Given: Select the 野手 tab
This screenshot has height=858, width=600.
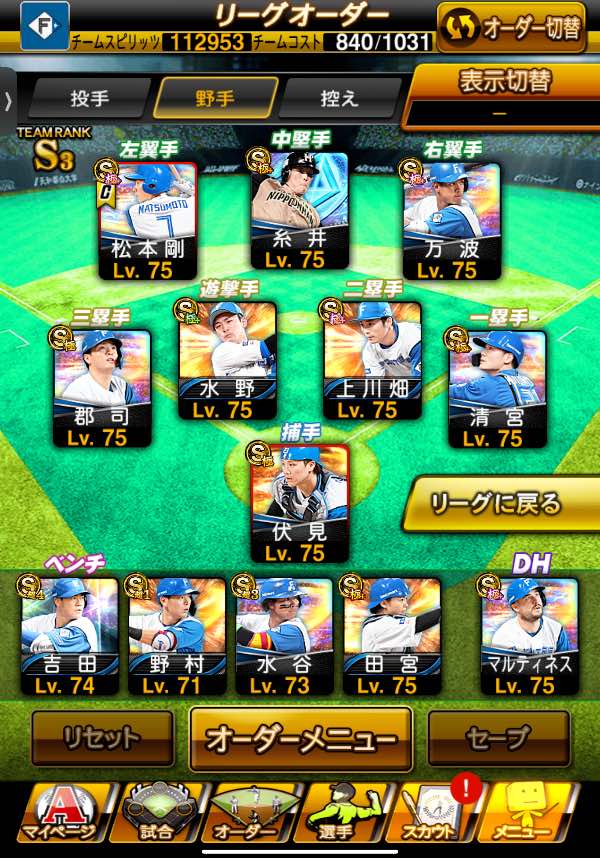Looking at the screenshot, I should tap(215, 98).
